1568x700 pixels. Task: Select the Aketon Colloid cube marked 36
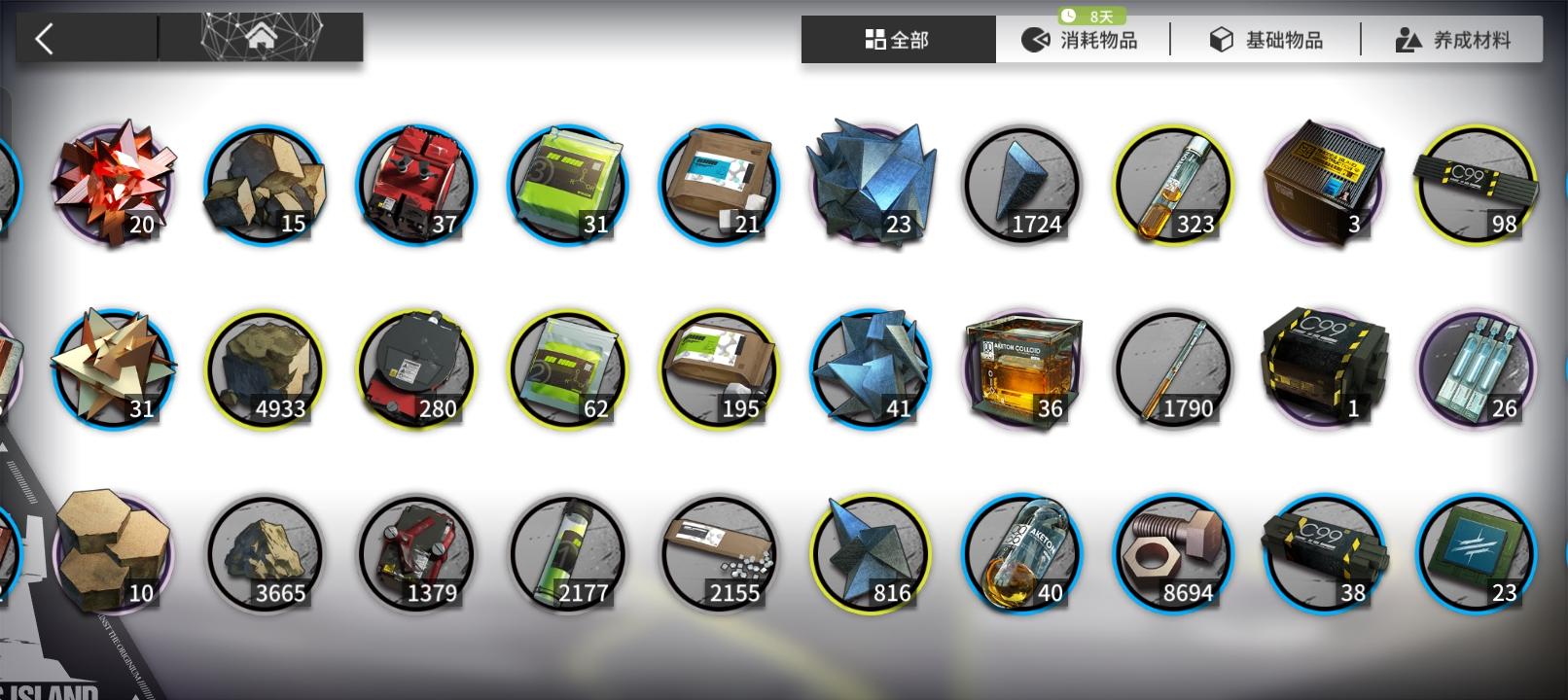(1021, 367)
